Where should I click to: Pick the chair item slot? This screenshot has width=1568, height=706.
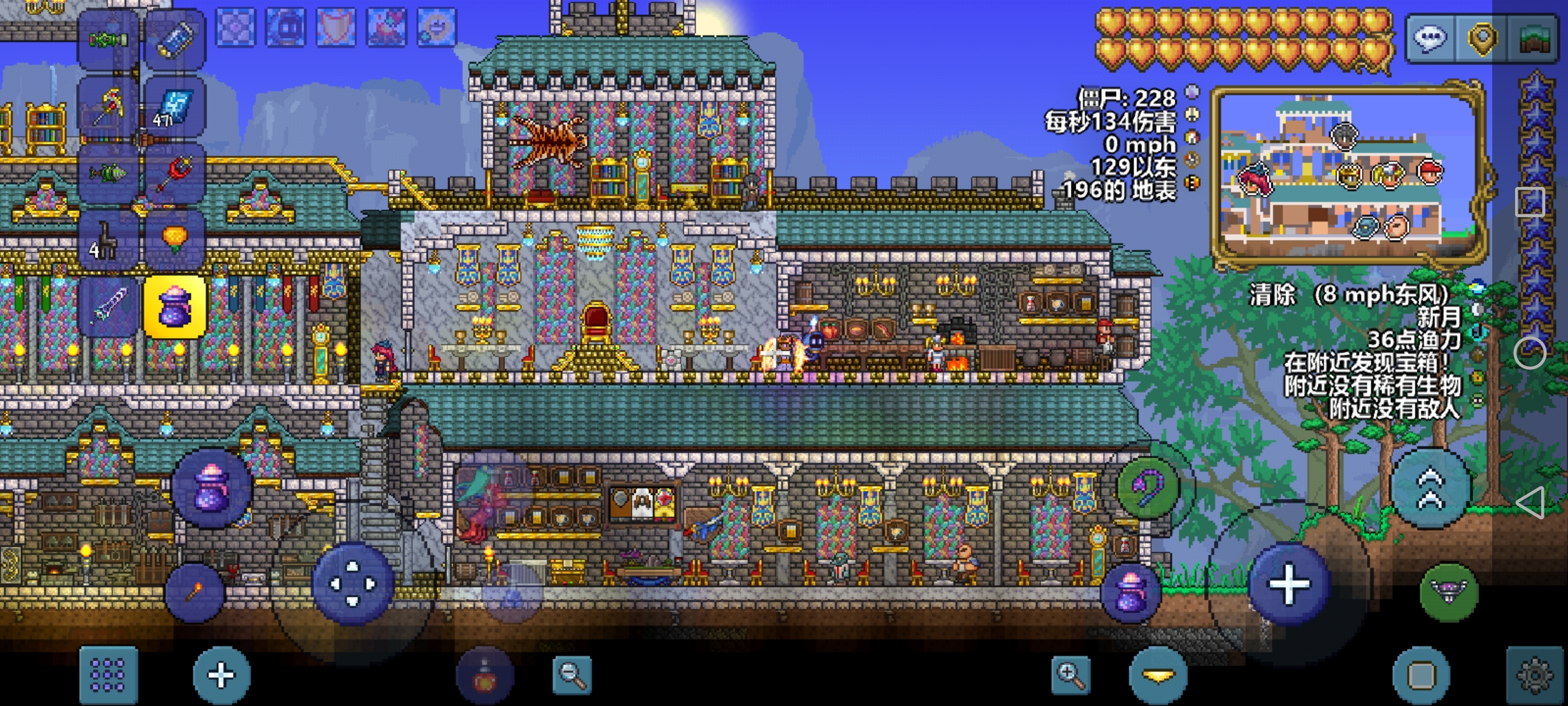click(x=108, y=239)
